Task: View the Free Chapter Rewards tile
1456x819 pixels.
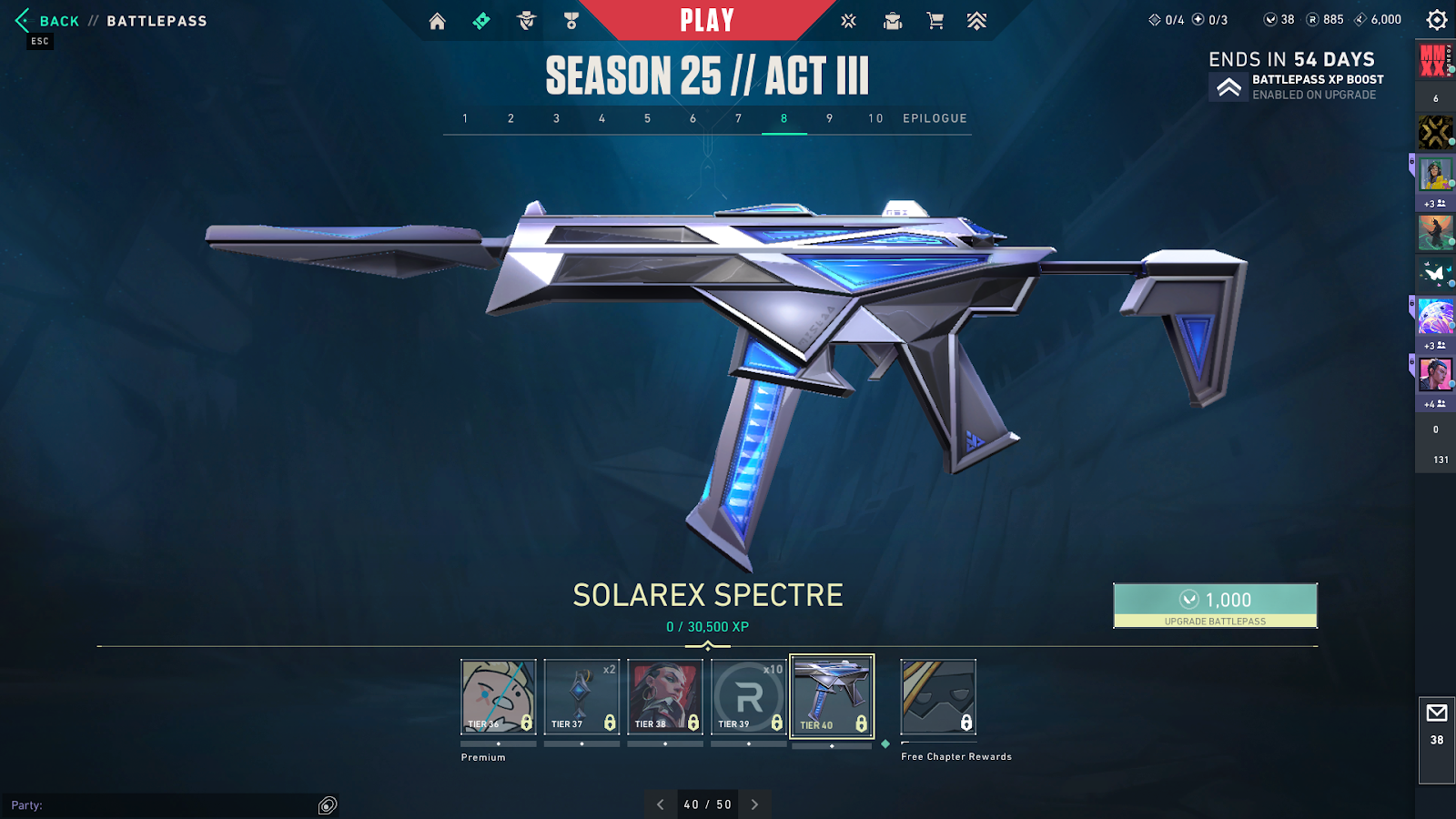Action: (938, 697)
